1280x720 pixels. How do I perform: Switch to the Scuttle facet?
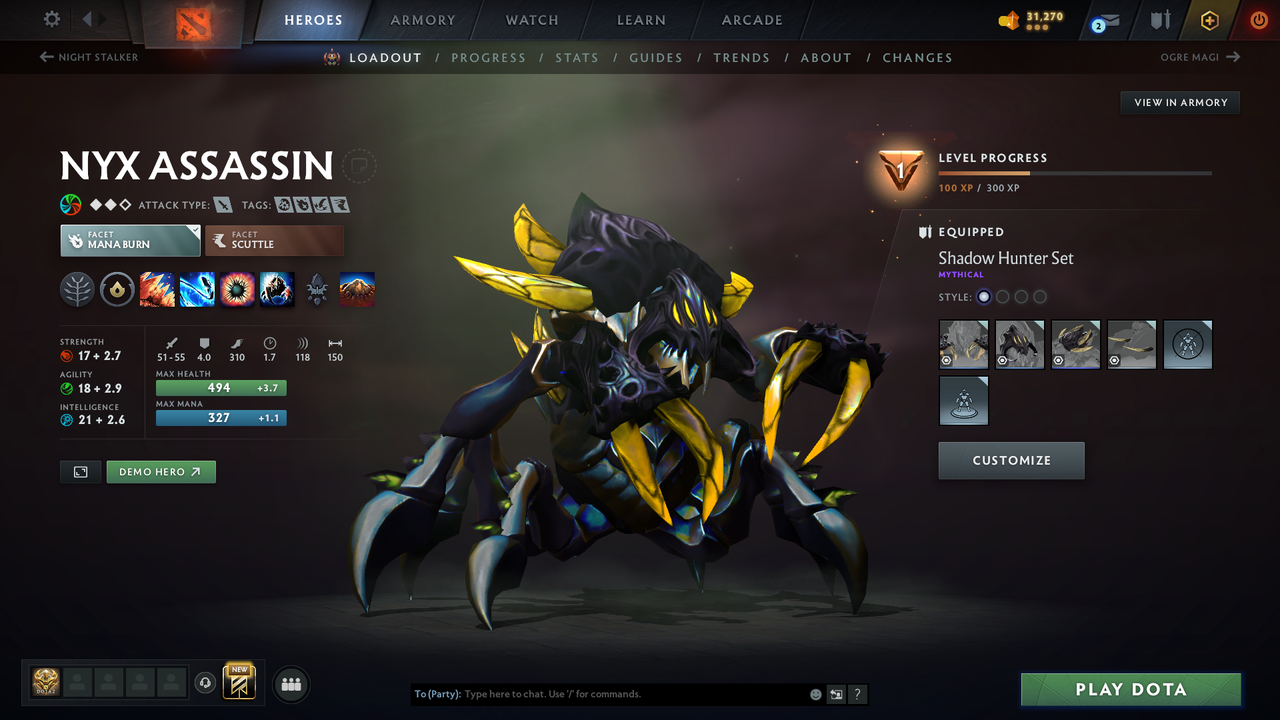click(274, 240)
